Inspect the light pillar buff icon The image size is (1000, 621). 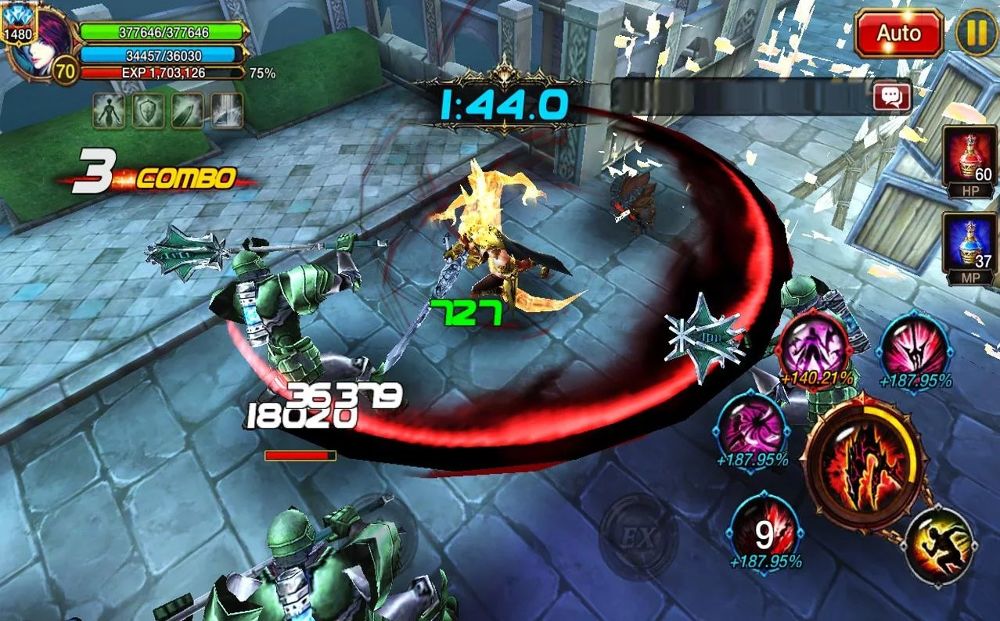(226, 110)
